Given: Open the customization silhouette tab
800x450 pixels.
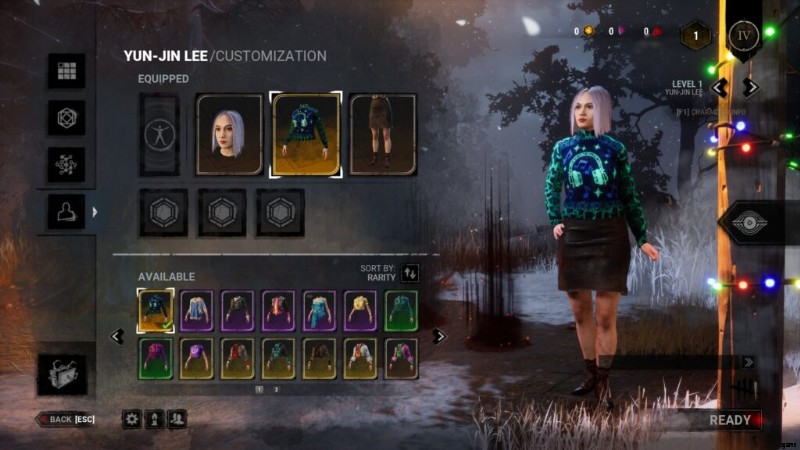Looking at the screenshot, I should click(67, 212).
